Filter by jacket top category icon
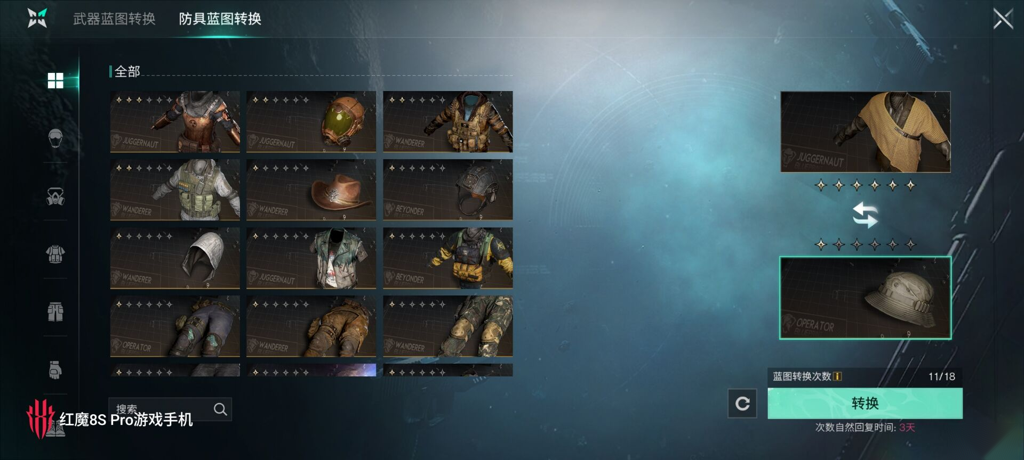The image size is (1024, 460). point(56,254)
